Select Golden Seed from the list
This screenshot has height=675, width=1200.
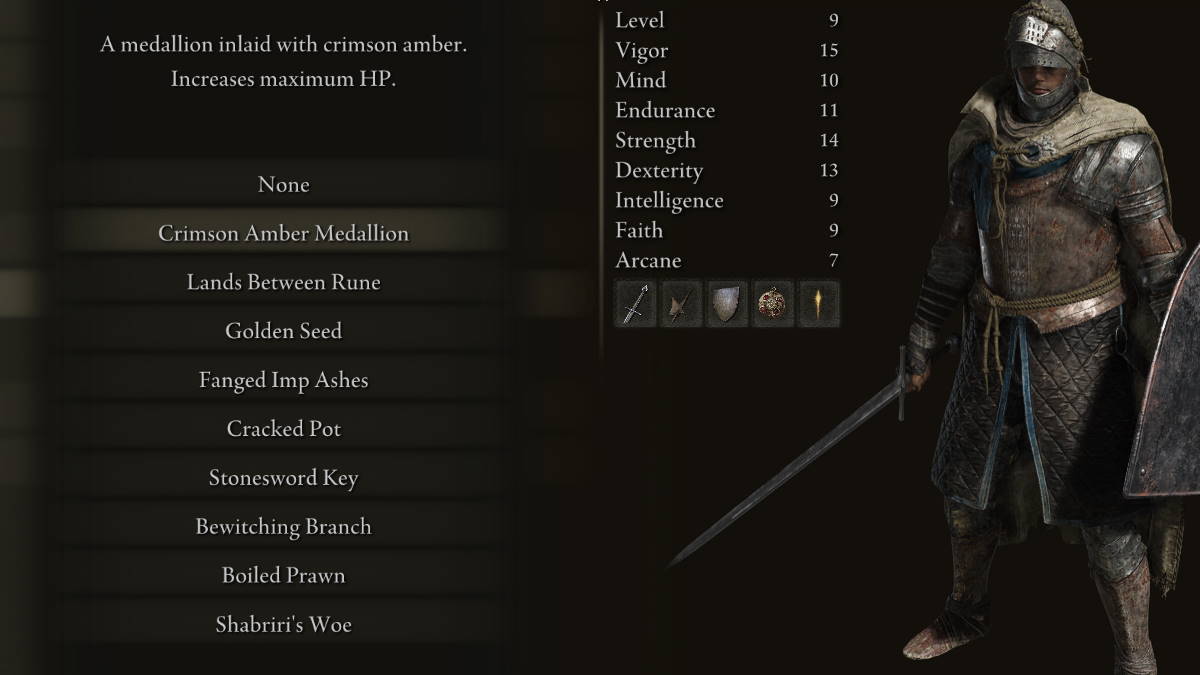283,331
